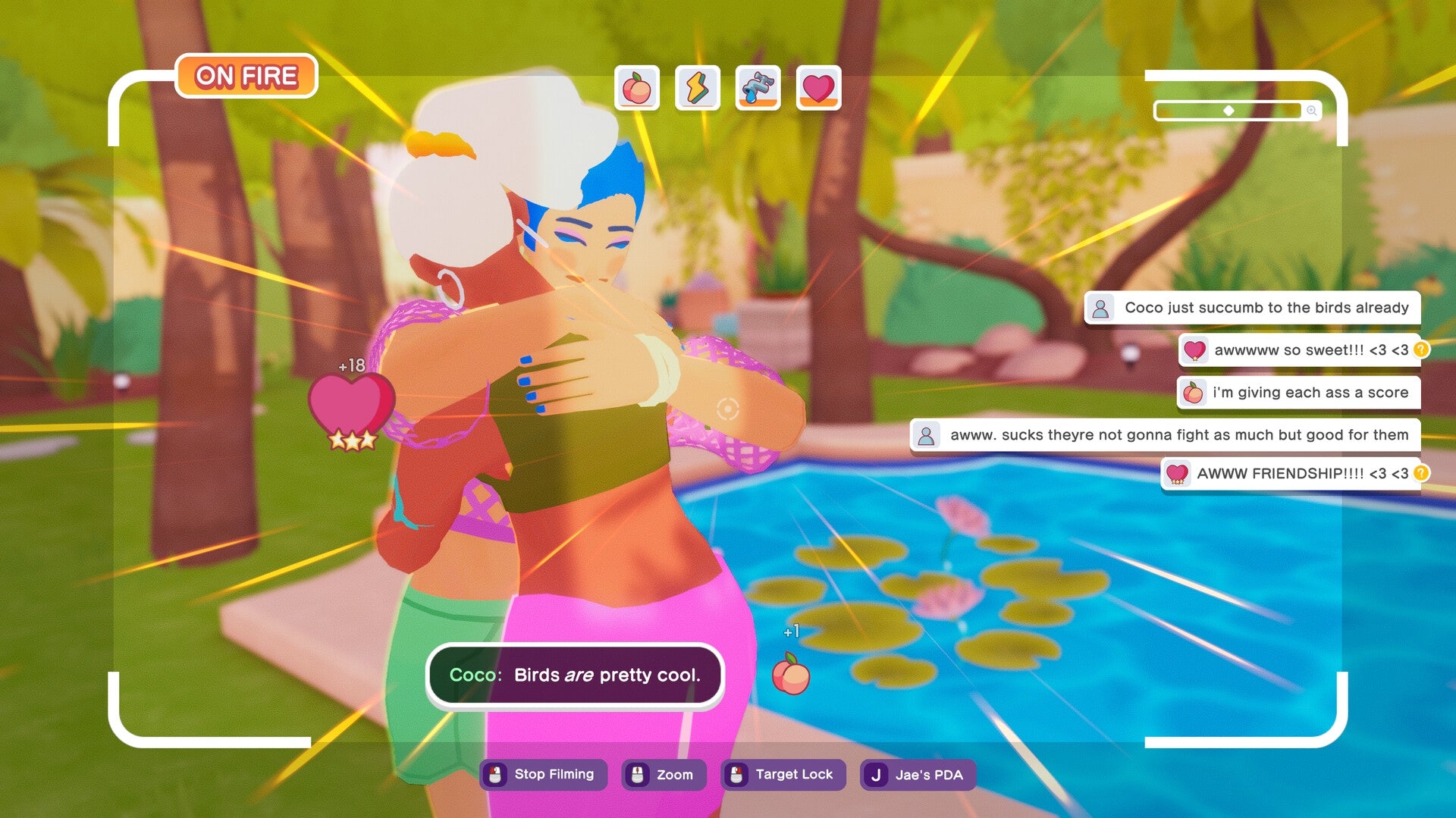Image resolution: width=1456 pixels, height=818 pixels.
Task: Click the magnifier zoom icon top right
Action: point(1311,111)
